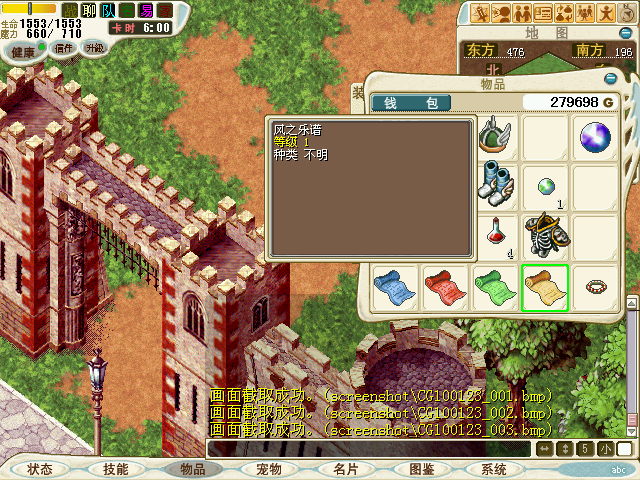This screenshot has height=480, width=640.
Task: Open the 系统 (System) menu
Action: coord(494,469)
